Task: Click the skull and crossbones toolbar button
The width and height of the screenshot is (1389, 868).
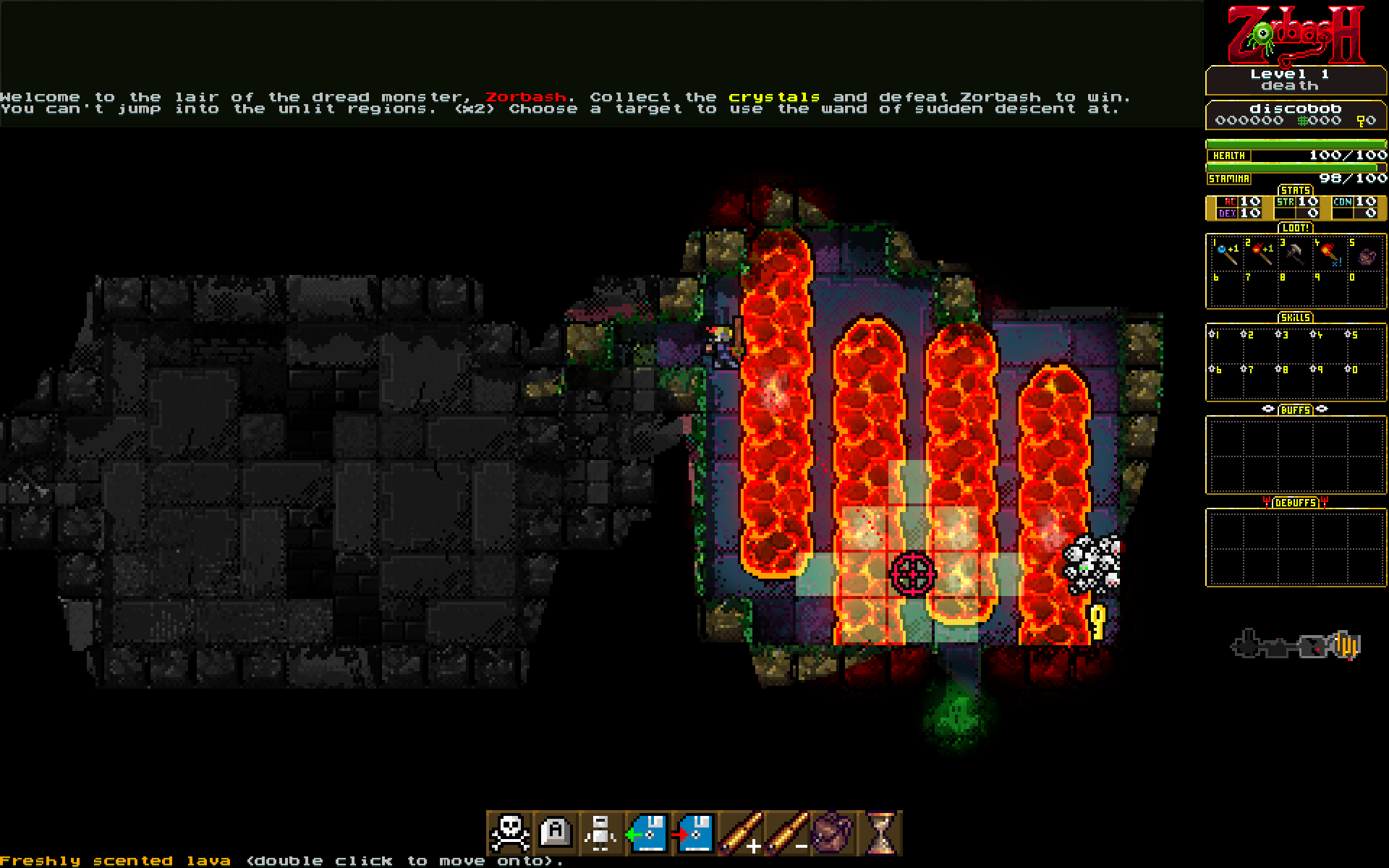Action: pyautogui.click(x=510, y=833)
